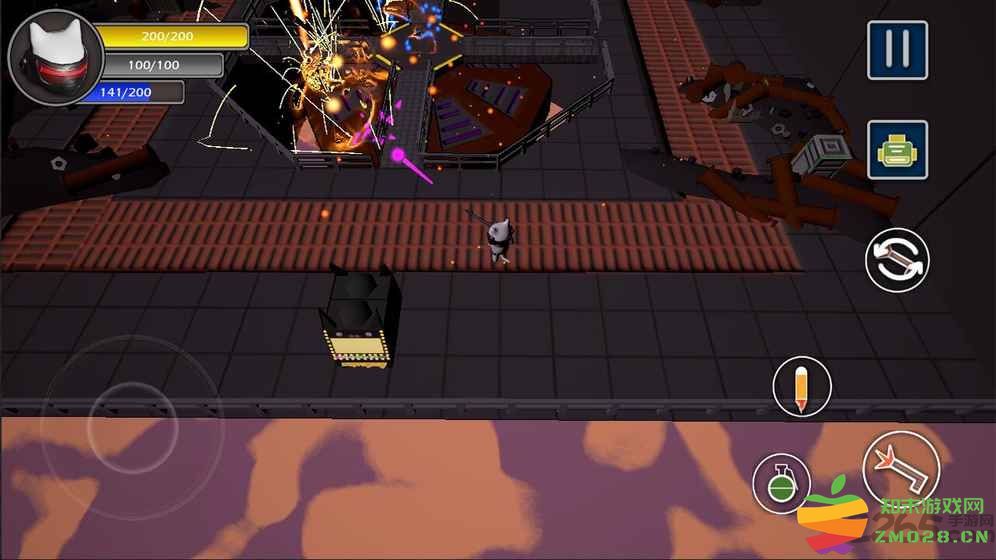Pause the game

897,50
